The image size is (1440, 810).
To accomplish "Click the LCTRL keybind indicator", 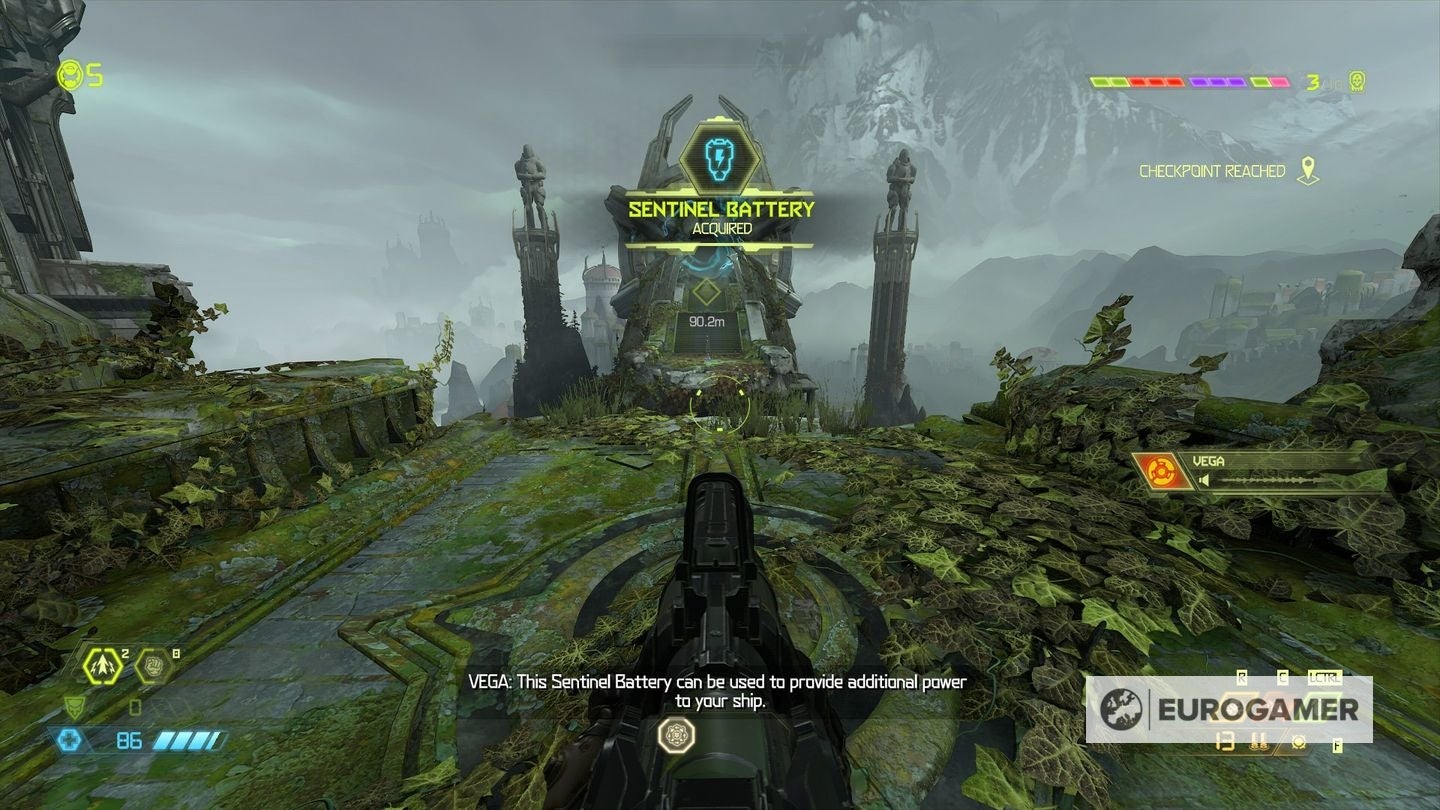I will coord(1325,676).
